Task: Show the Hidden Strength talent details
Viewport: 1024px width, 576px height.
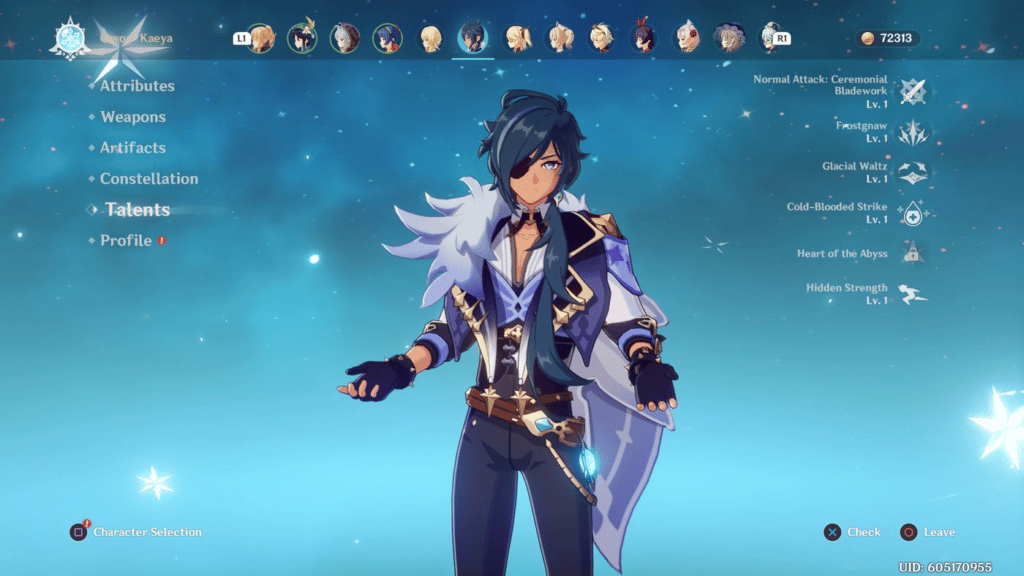Action: click(911, 294)
